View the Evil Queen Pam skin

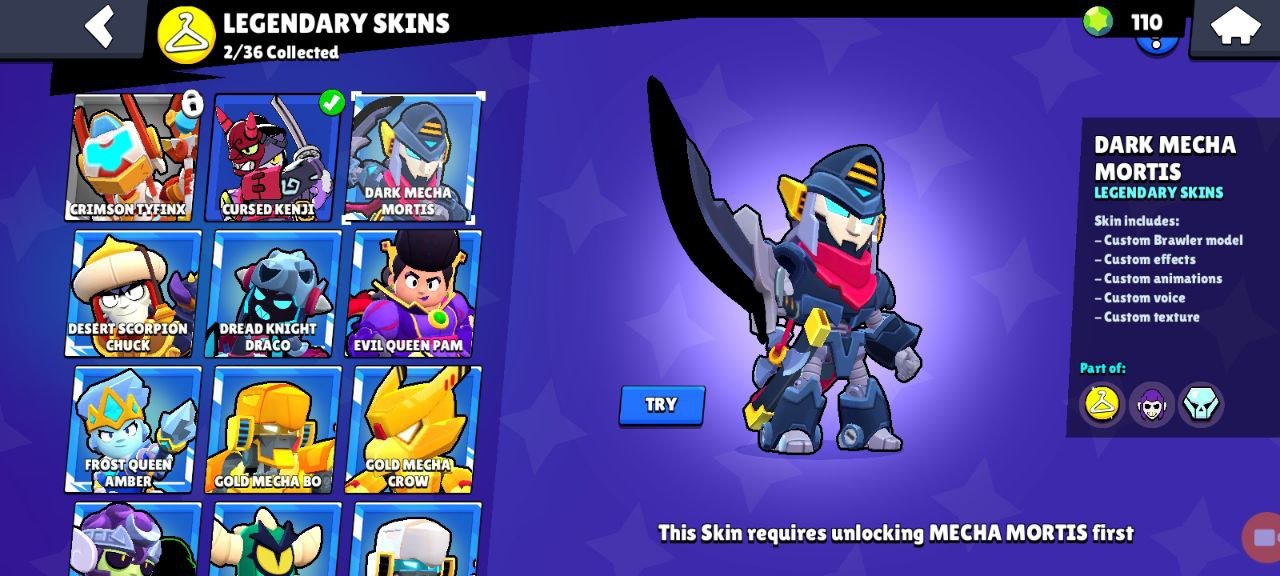(412, 293)
